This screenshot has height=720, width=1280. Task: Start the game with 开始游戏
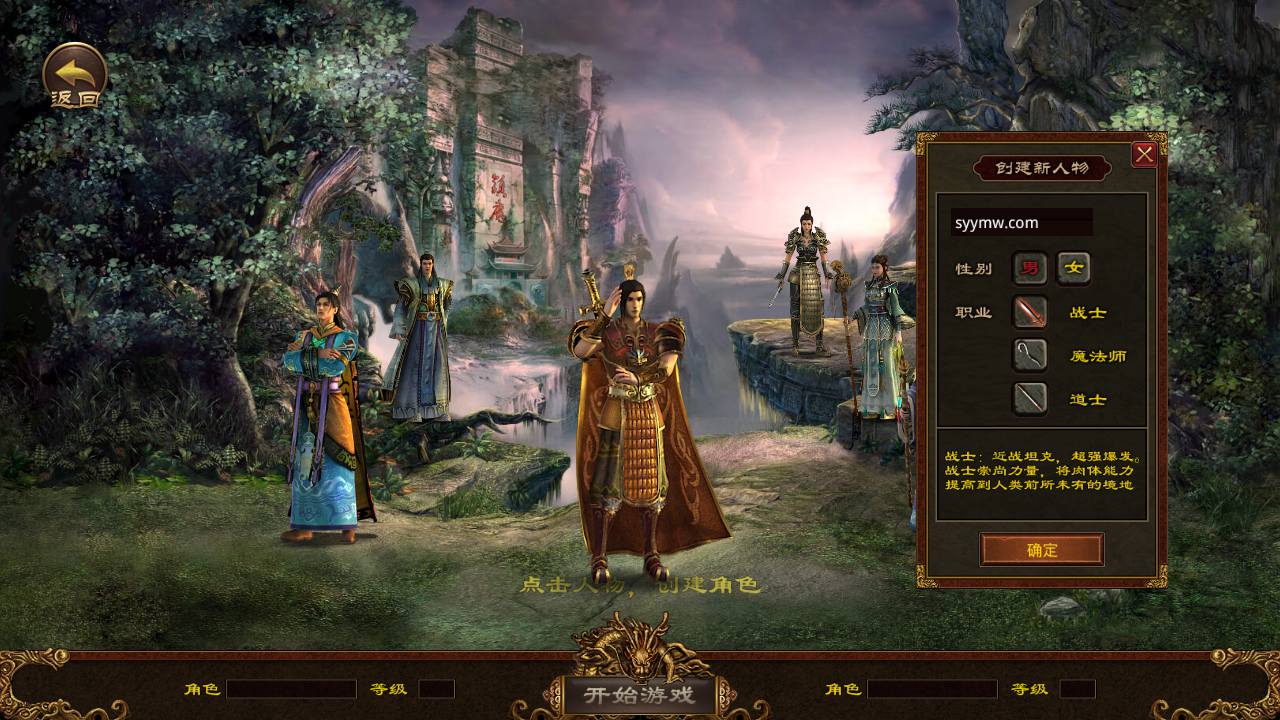point(640,693)
